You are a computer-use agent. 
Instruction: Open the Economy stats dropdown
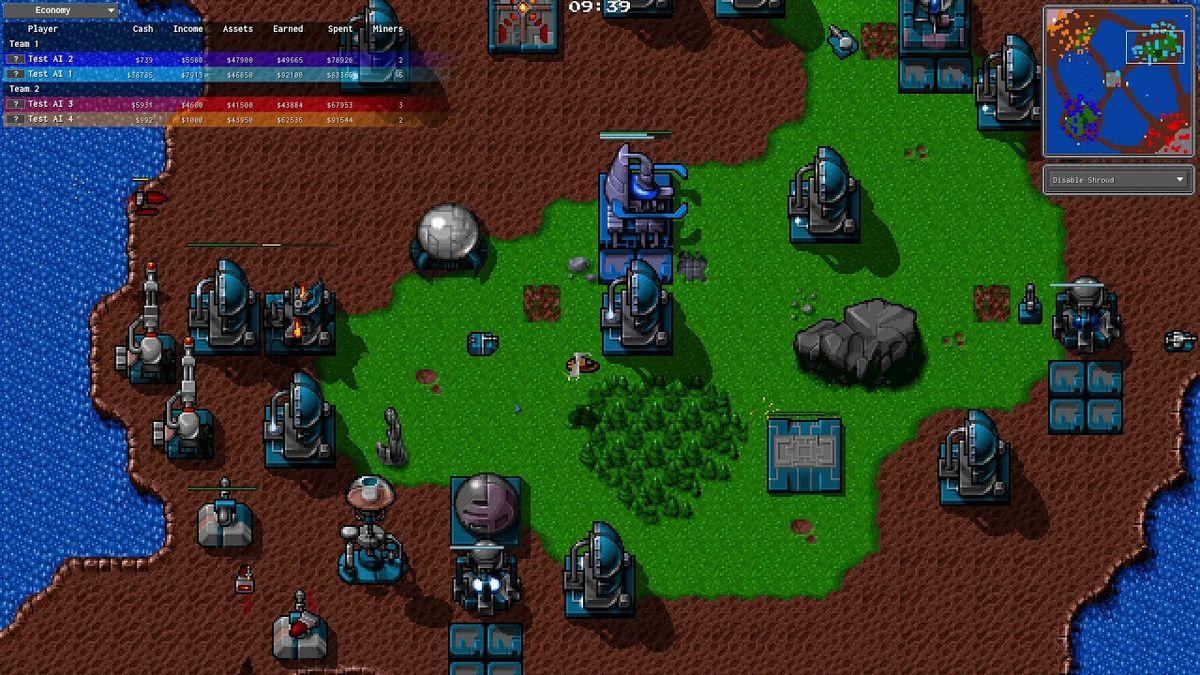coord(61,11)
